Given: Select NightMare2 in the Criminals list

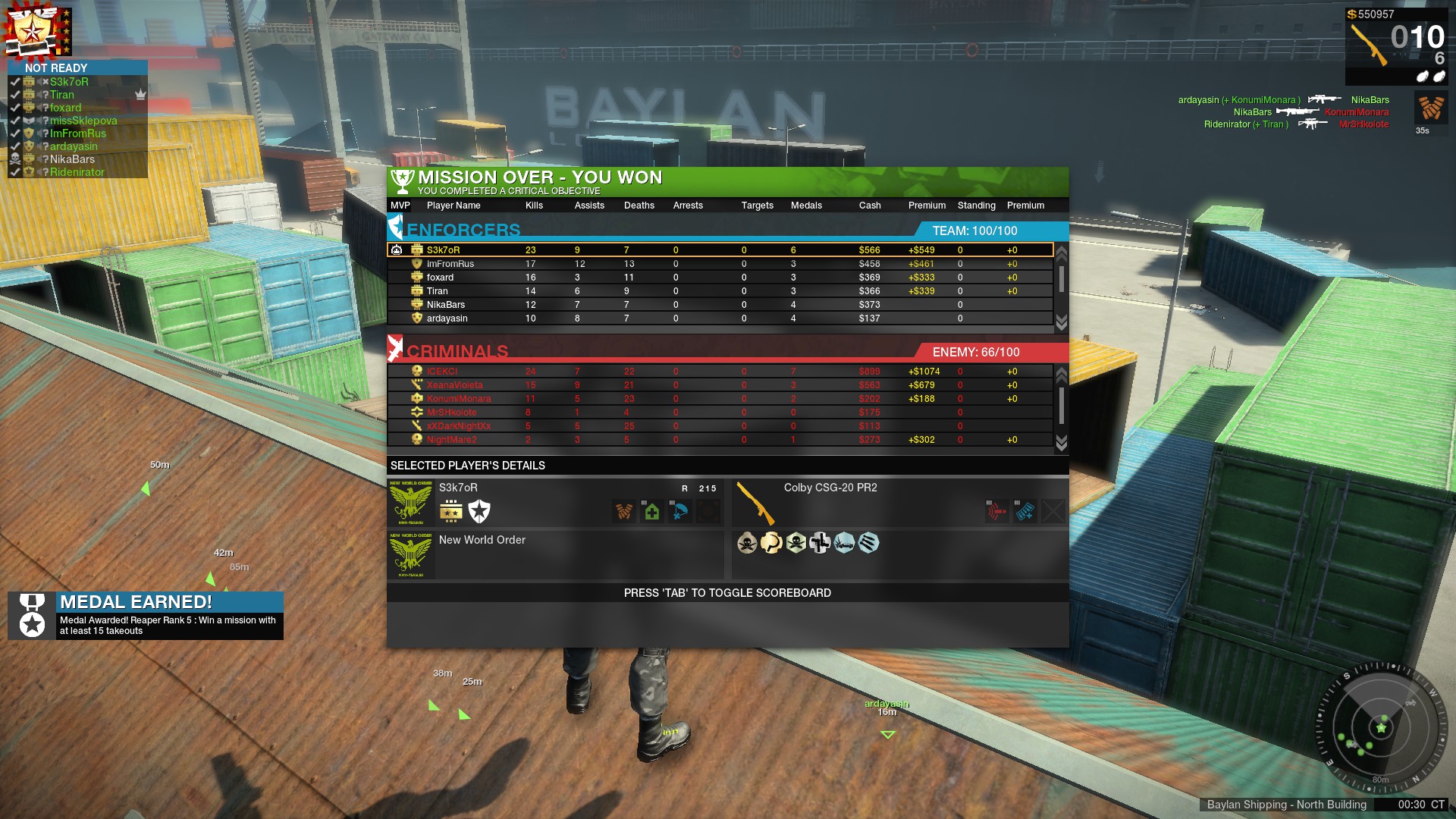Looking at the screenshot, I should (x=451, y=440).
